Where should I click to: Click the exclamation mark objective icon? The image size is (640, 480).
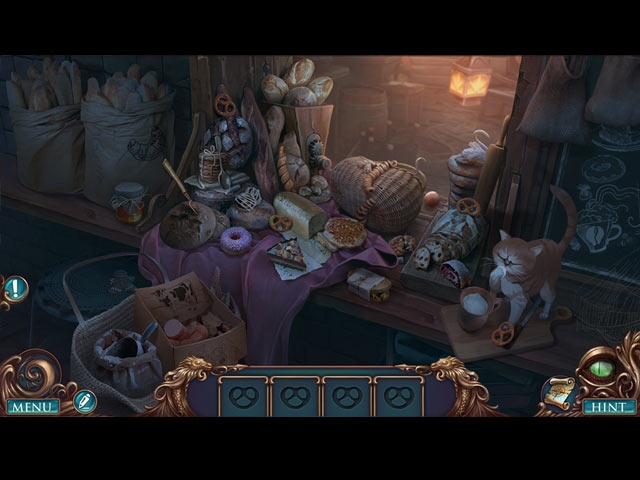pyautogui.click(x=17, y=289)
